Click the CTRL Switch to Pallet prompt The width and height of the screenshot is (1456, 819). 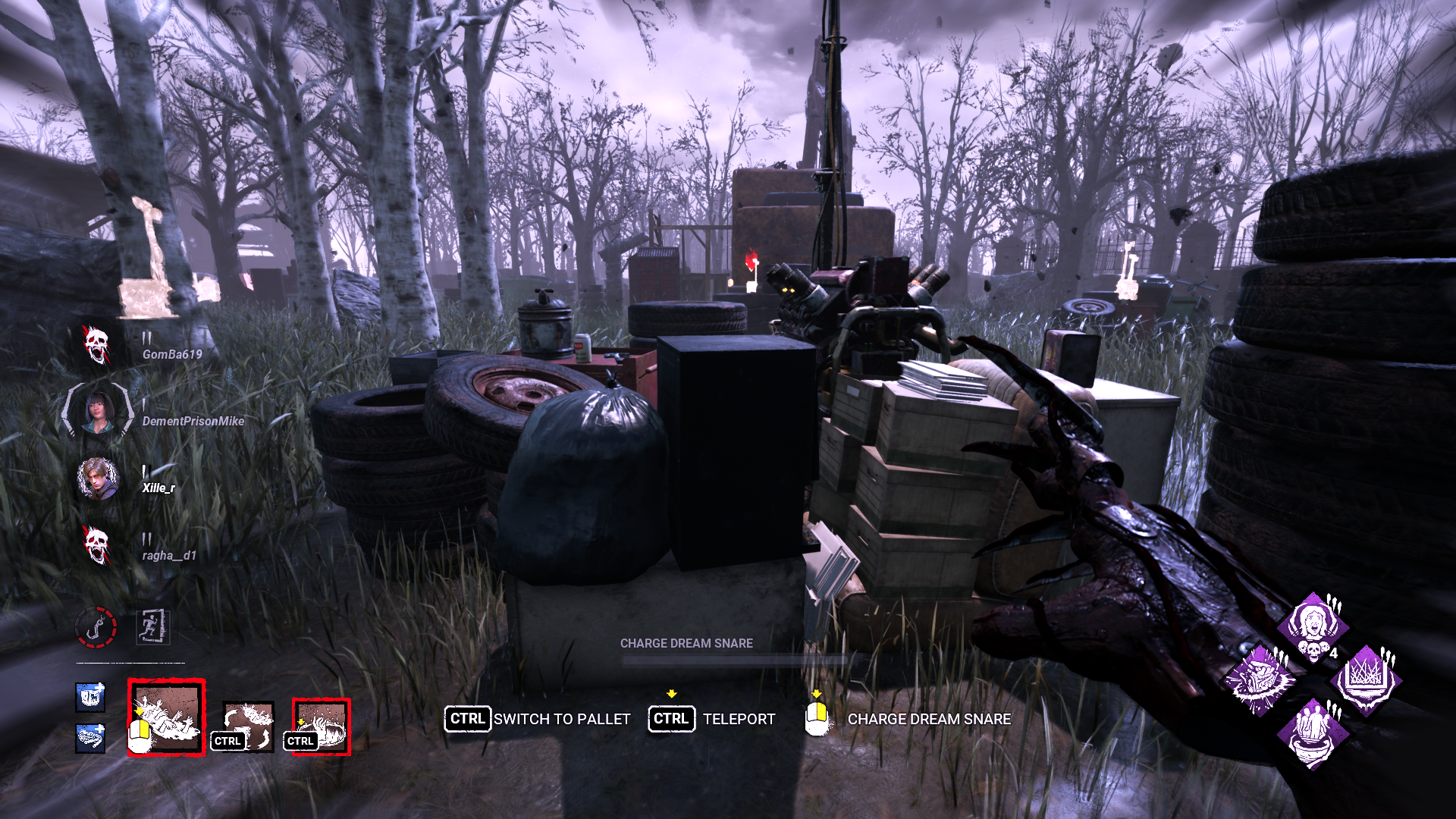coord(467,719)
